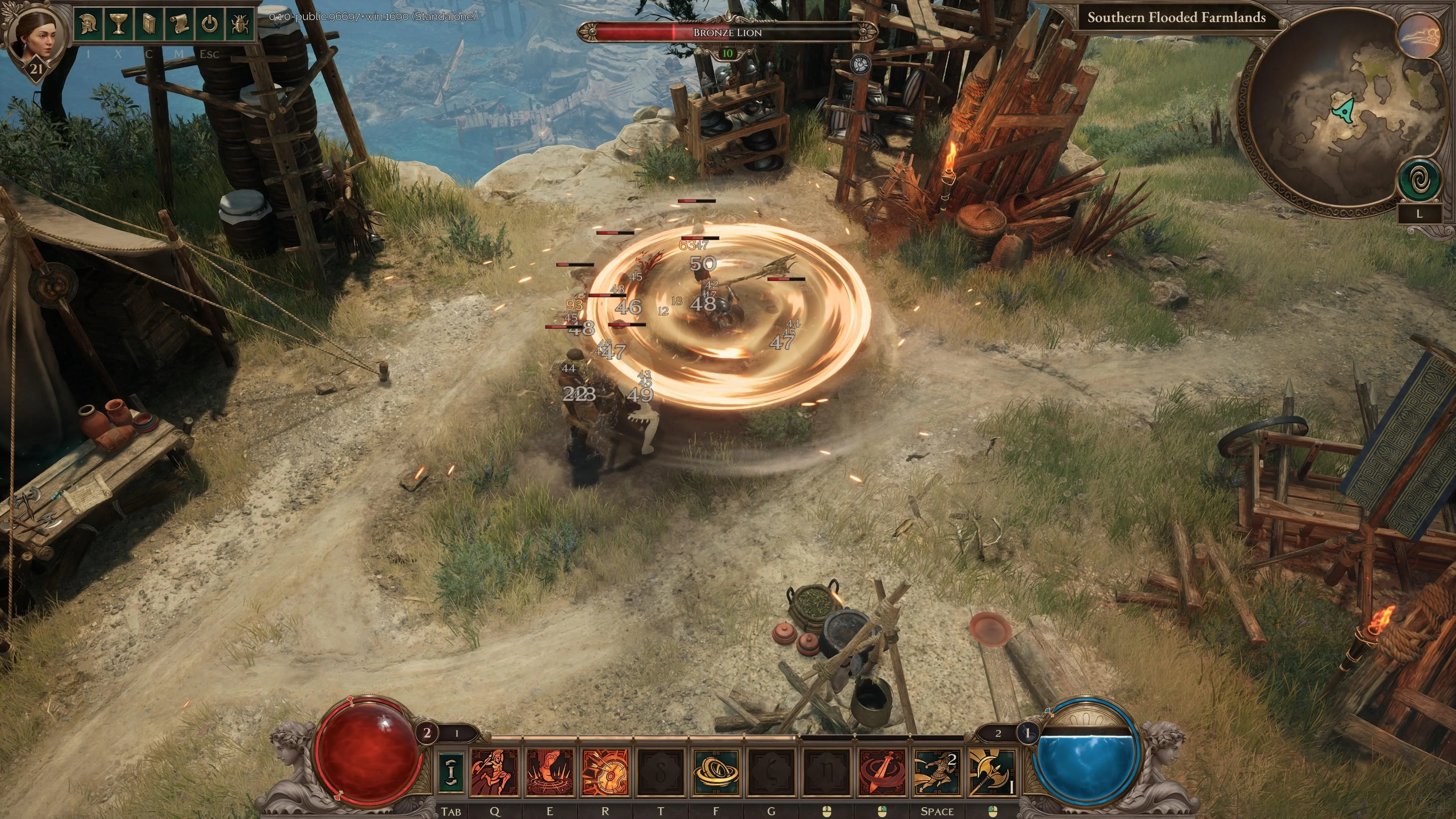Report a bug with the beetle icon
Screen dimensions: 1456x819
(240, 24)
